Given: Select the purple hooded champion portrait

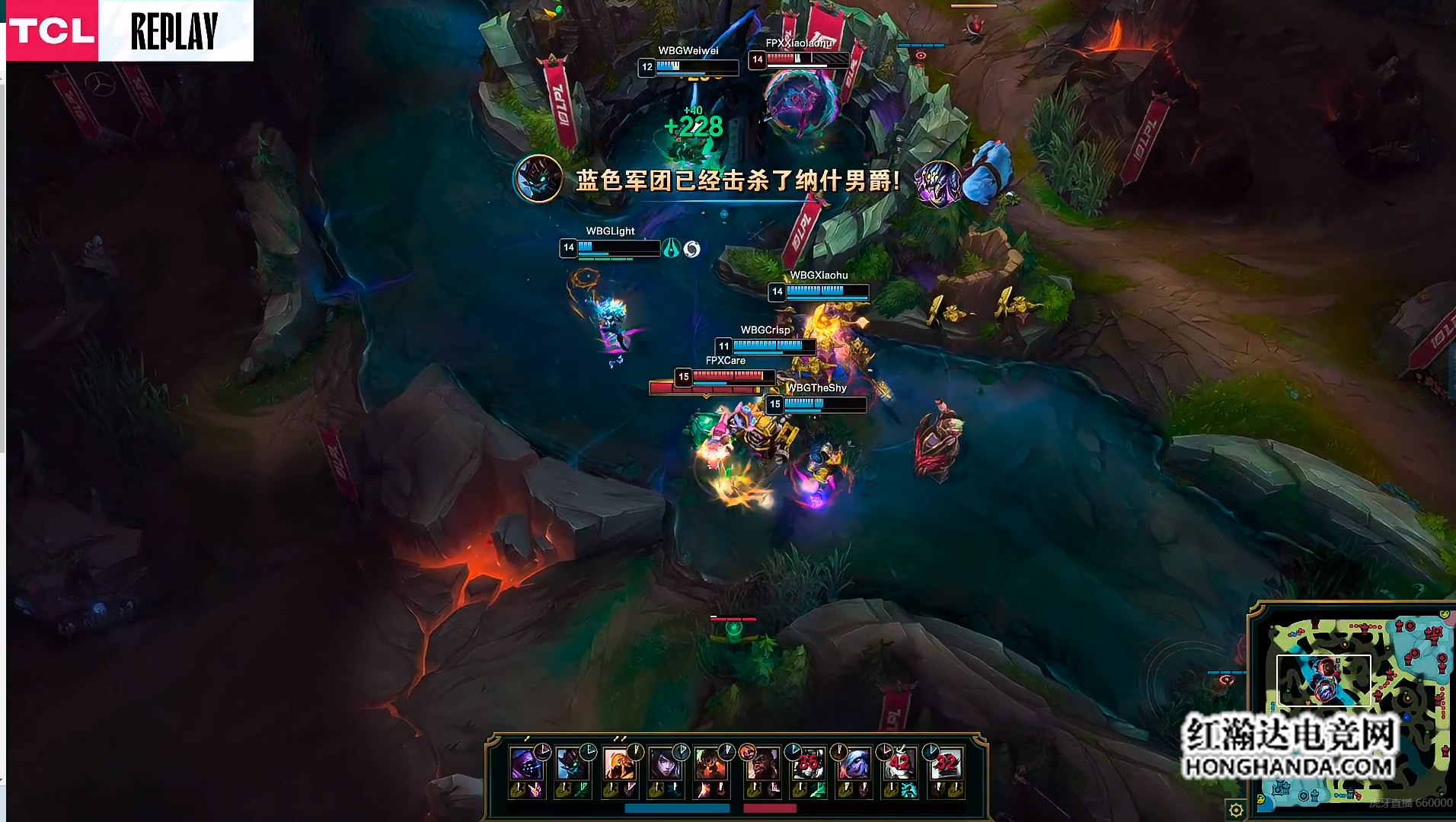Looking at the screenshot, I should [x=525, y=763].
